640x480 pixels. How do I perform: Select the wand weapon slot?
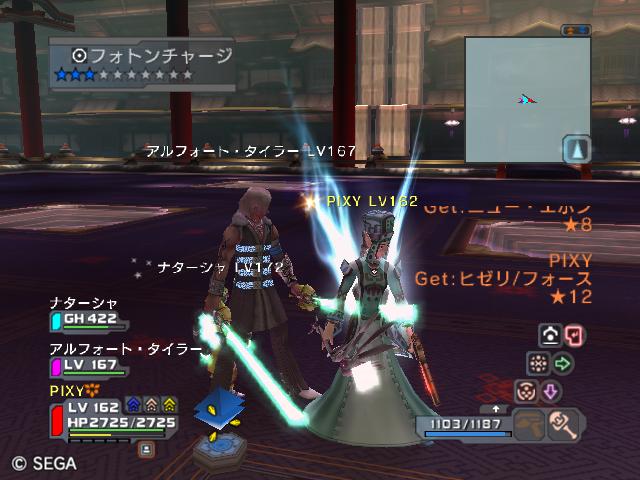[x=567, y=424]
